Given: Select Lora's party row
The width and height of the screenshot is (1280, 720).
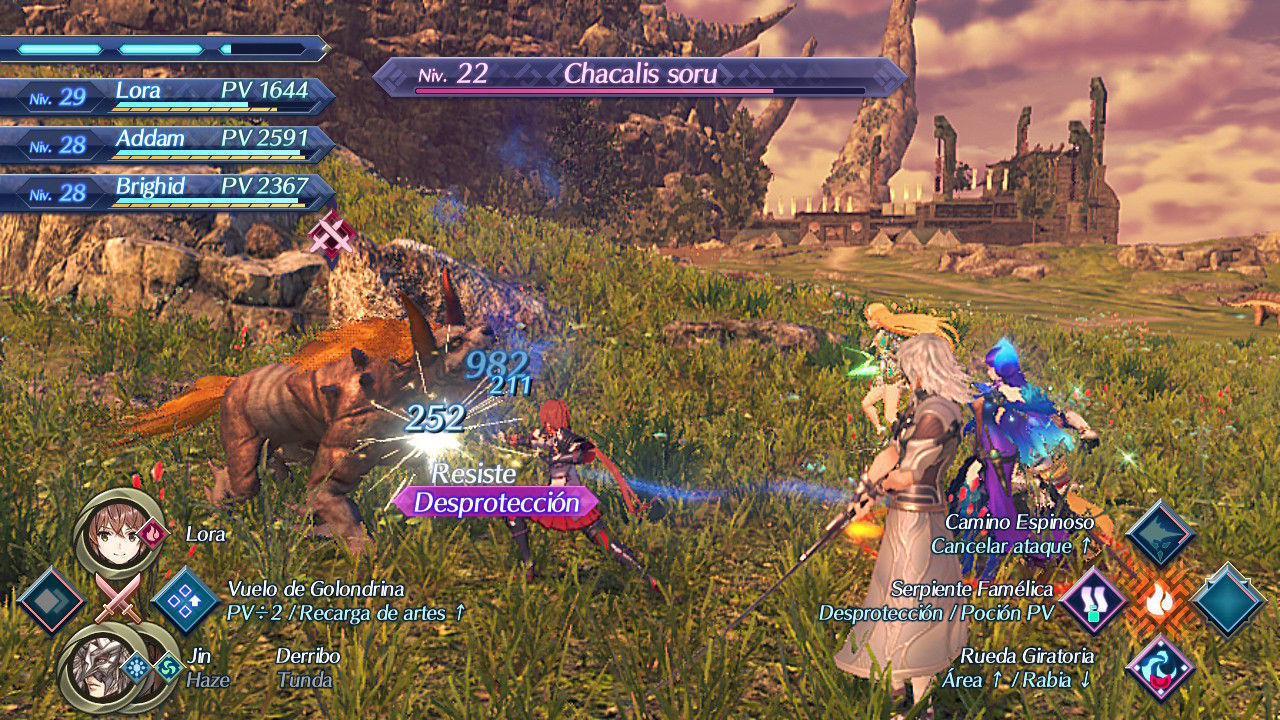Looking at the screenshot, I should (168, 96).
